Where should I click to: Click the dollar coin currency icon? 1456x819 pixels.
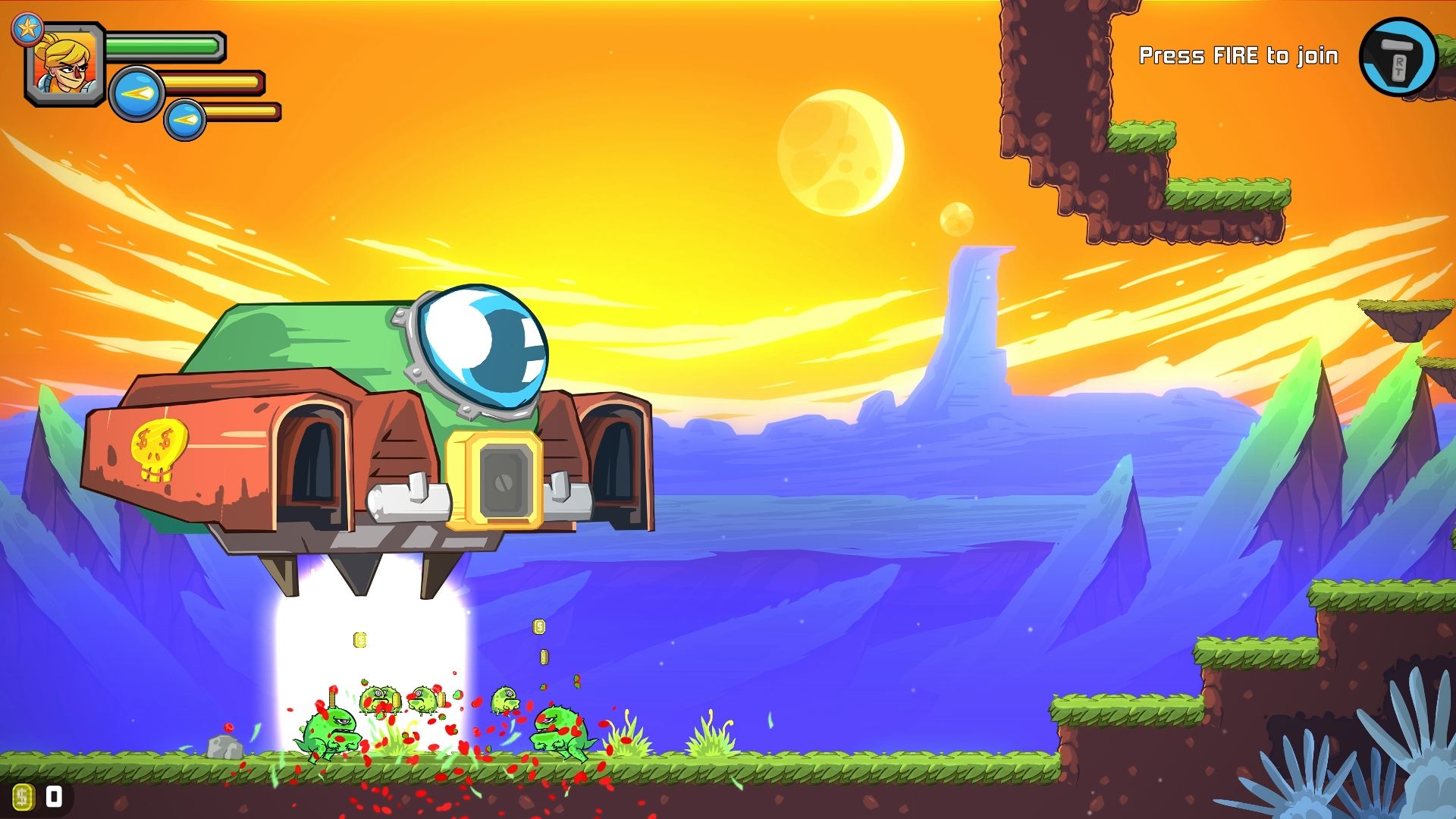tap(24, 795)
